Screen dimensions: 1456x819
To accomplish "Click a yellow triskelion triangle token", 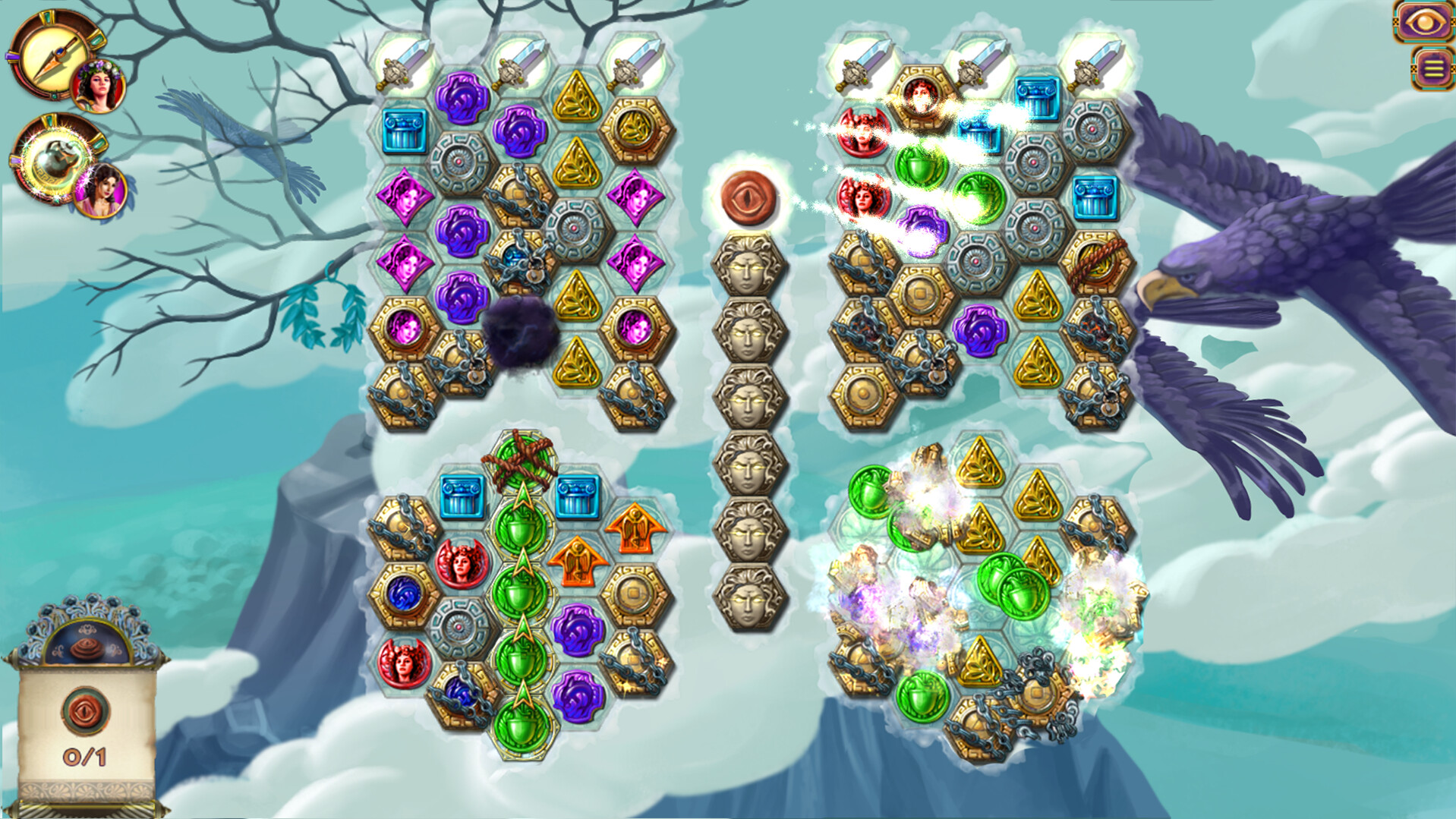I will (x=578, y=95).
